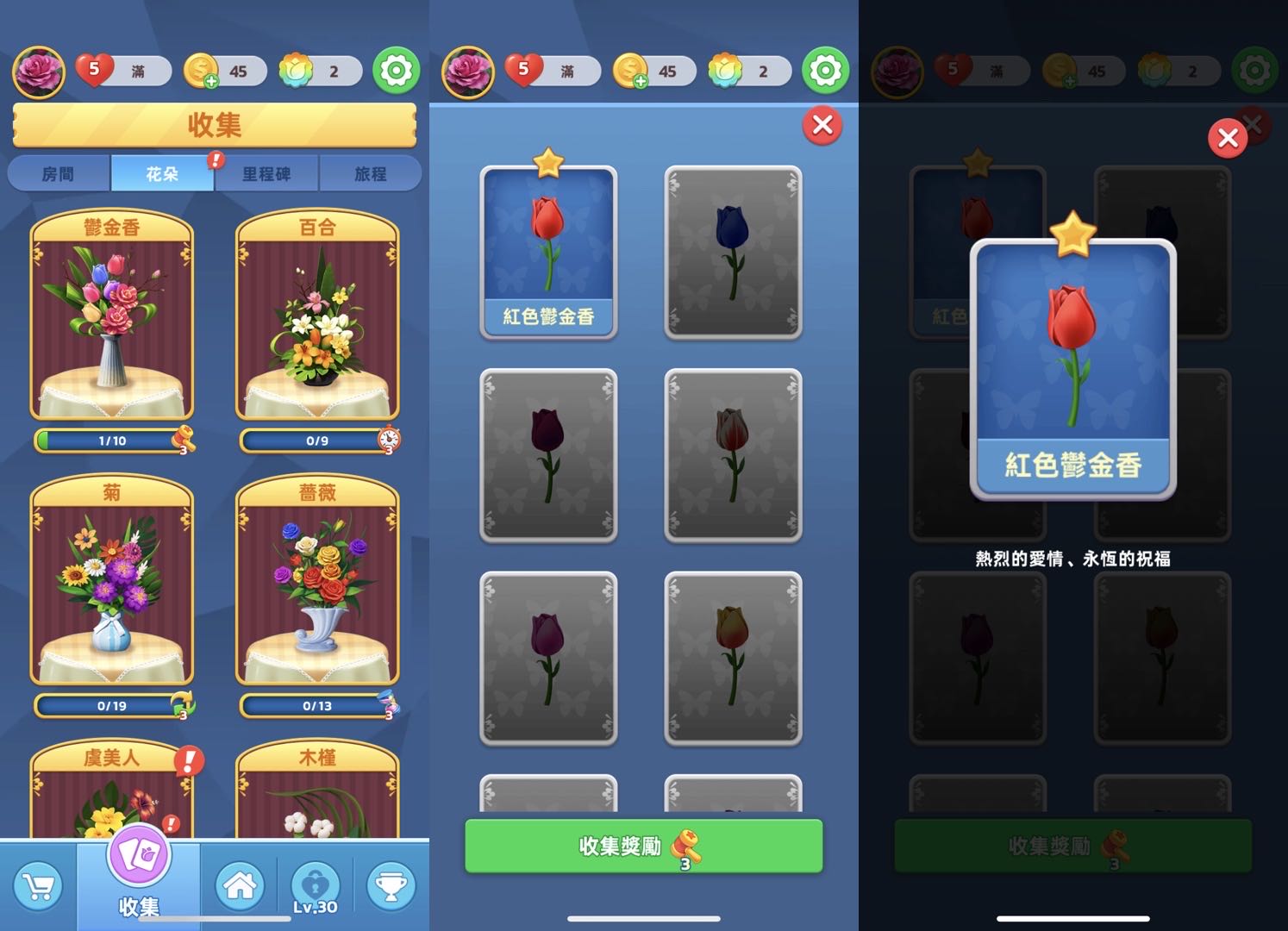Open the 虞美人 collection with alert badge

[x=112, y=793]
